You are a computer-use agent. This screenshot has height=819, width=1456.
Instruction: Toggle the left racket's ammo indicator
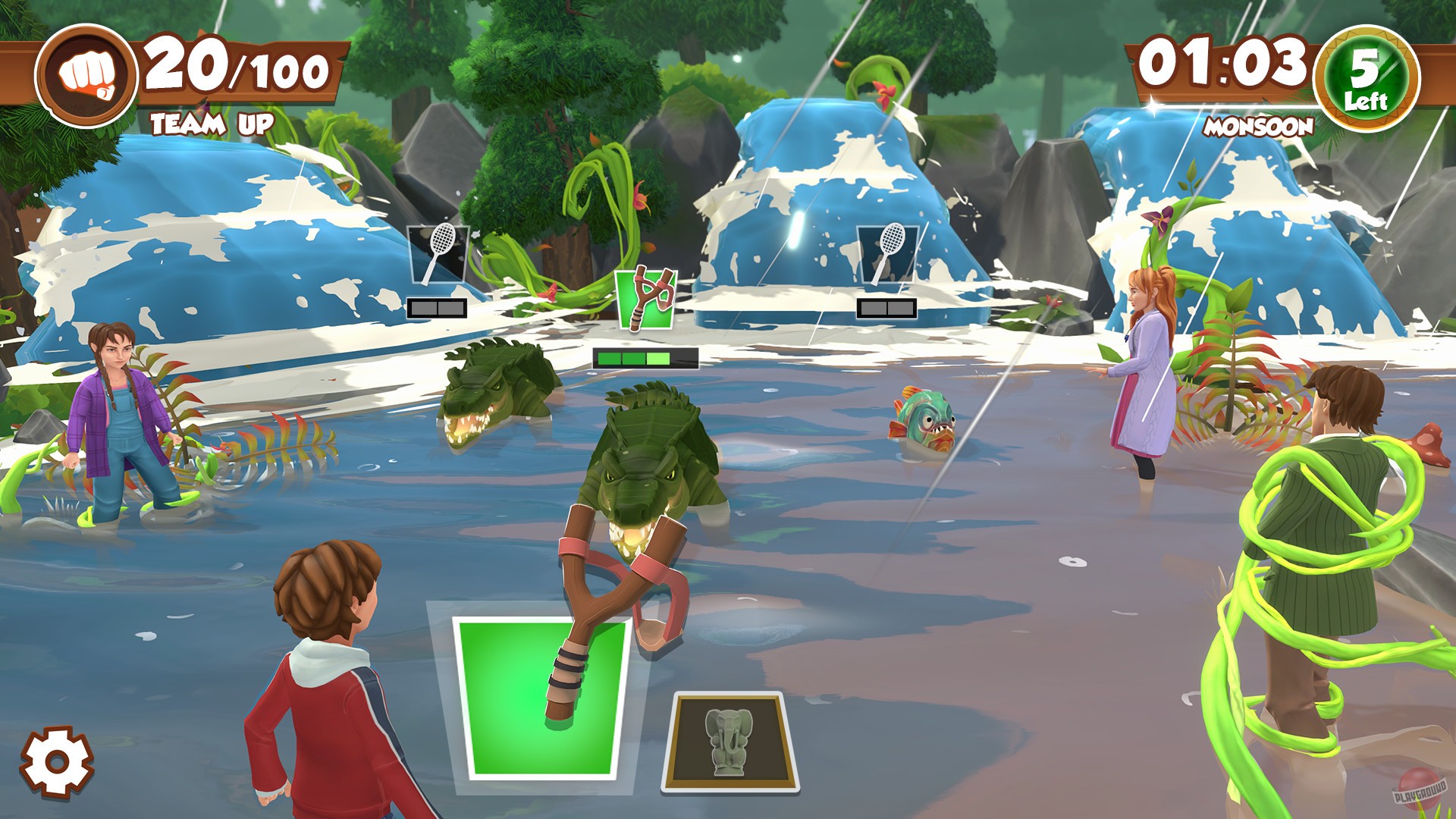click(x=438, y=307)
